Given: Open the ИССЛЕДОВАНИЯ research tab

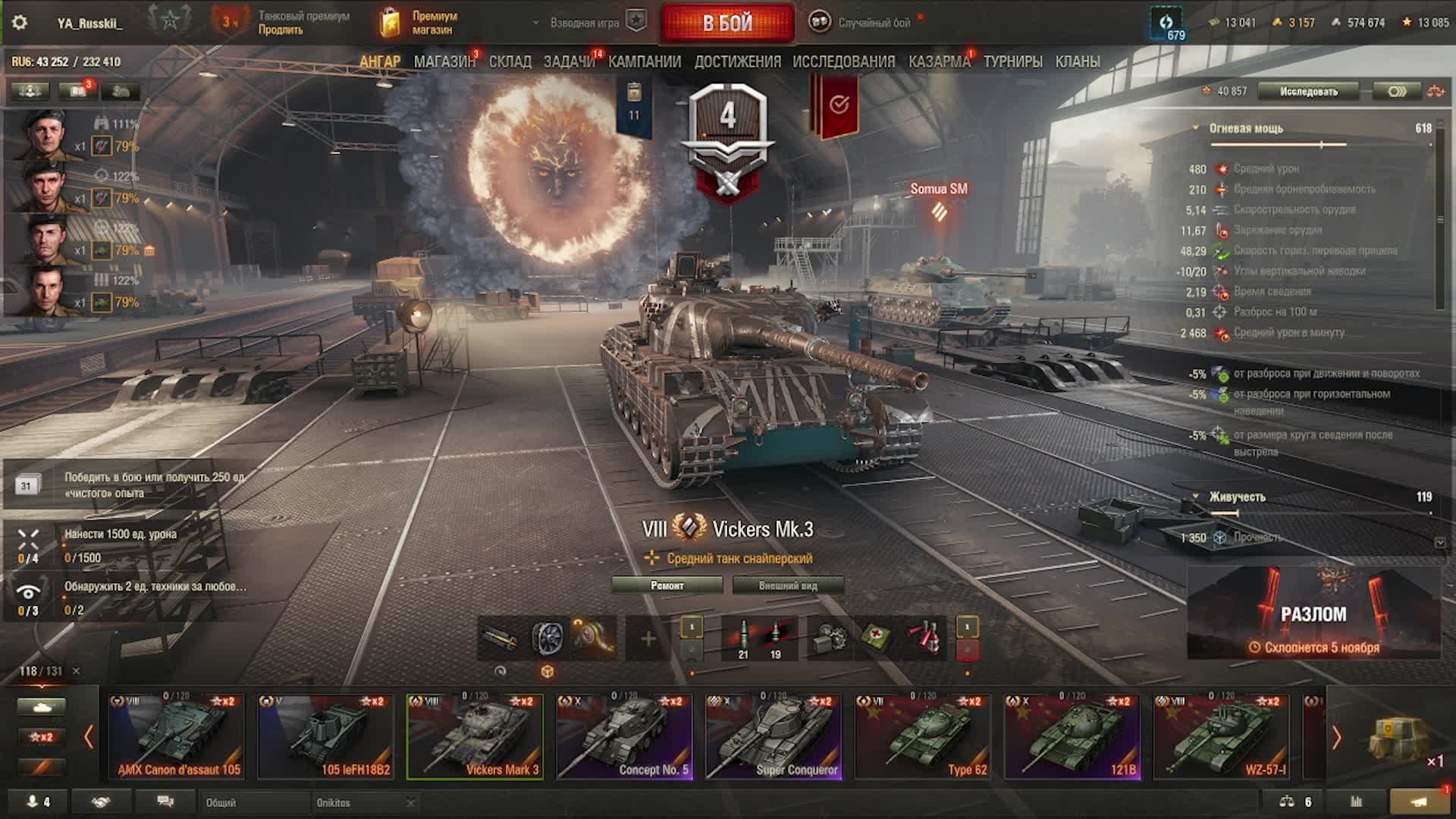Looking at the screenshot, I should pos(843,62).
